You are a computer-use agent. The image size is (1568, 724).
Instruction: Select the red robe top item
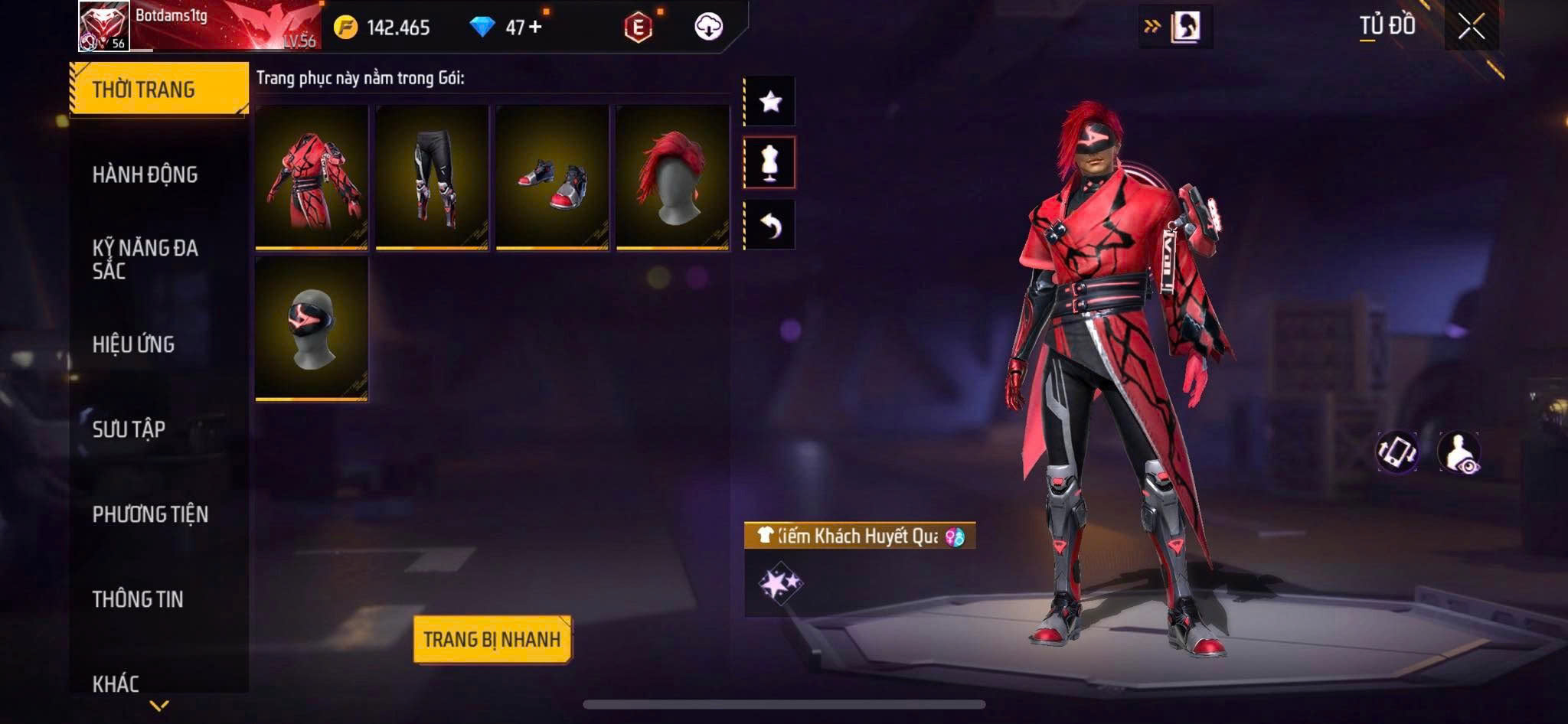312,177
